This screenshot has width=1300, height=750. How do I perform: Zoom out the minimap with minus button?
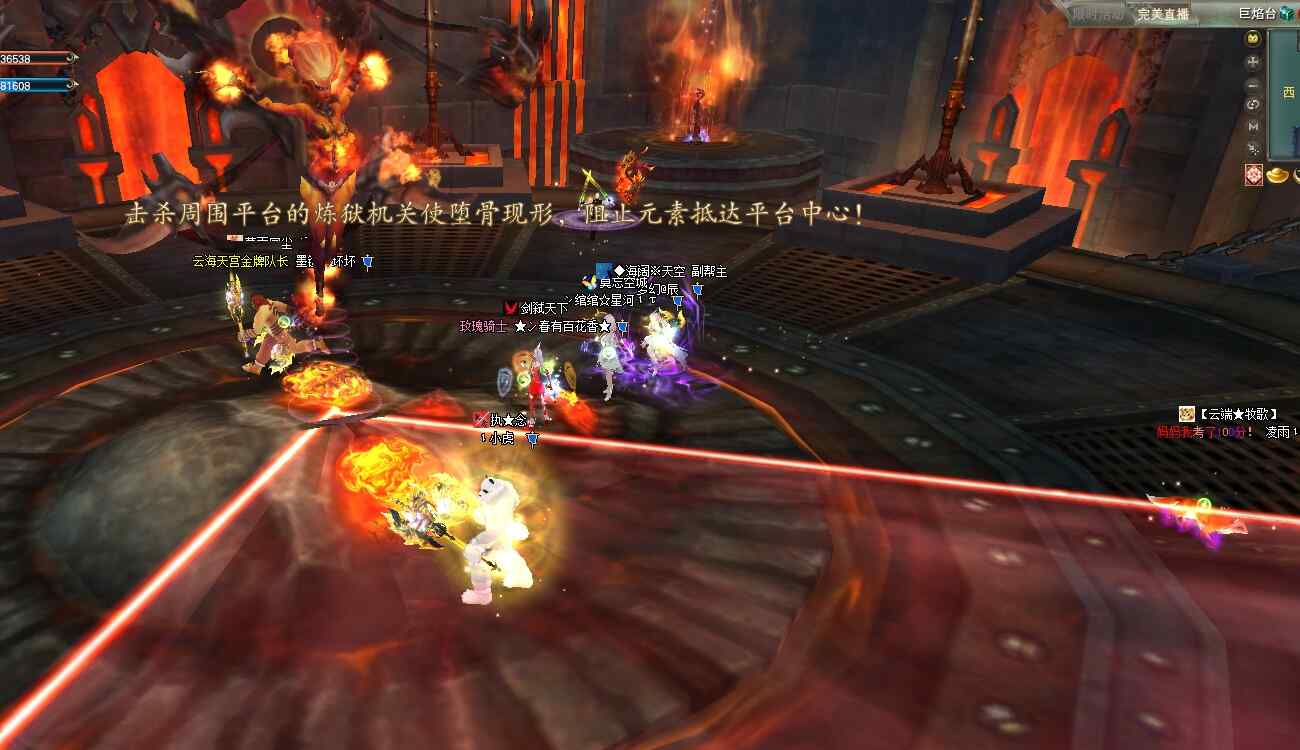tap(1253, 84)
